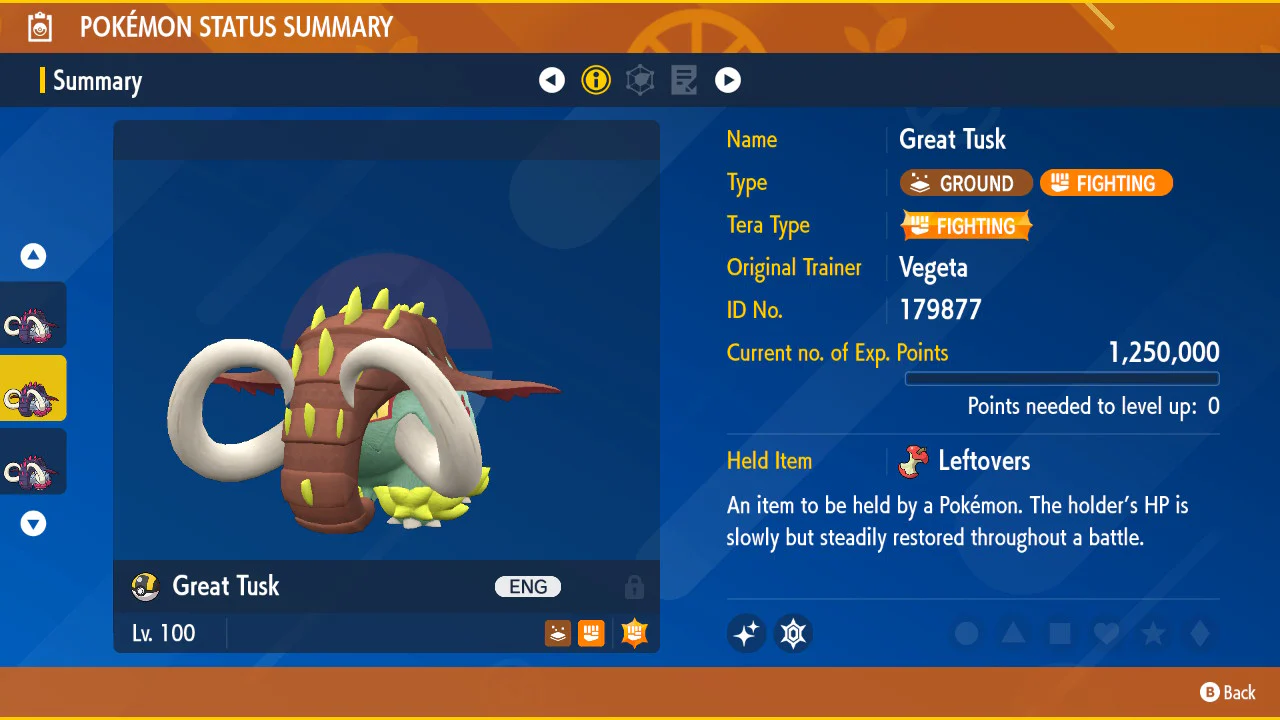Select the Leftovers held item
The width and height of the screenshot is (1280, 720).
pyautogui.click(x=968, y=461)
